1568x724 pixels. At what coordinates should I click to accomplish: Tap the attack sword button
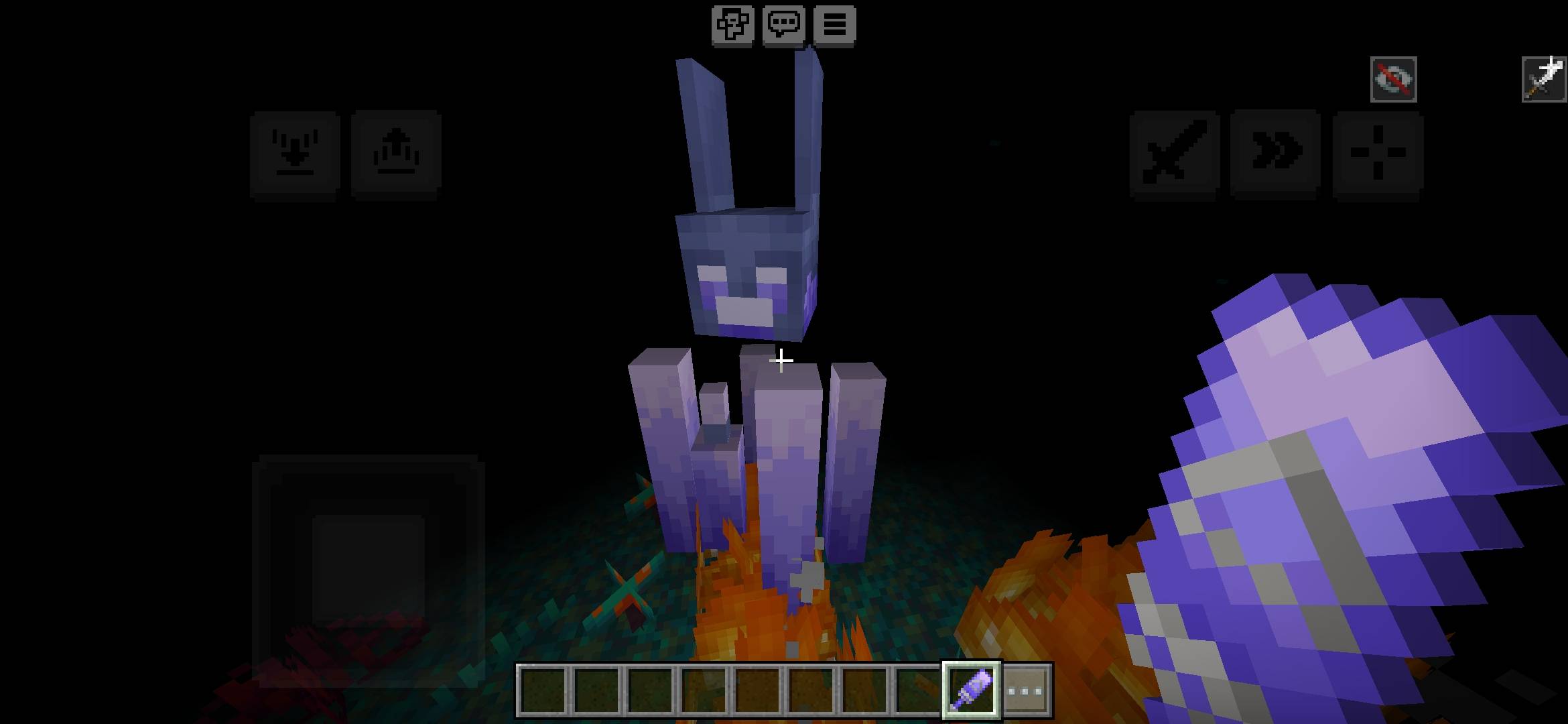pyautogui.click(x=1173, y=152)
